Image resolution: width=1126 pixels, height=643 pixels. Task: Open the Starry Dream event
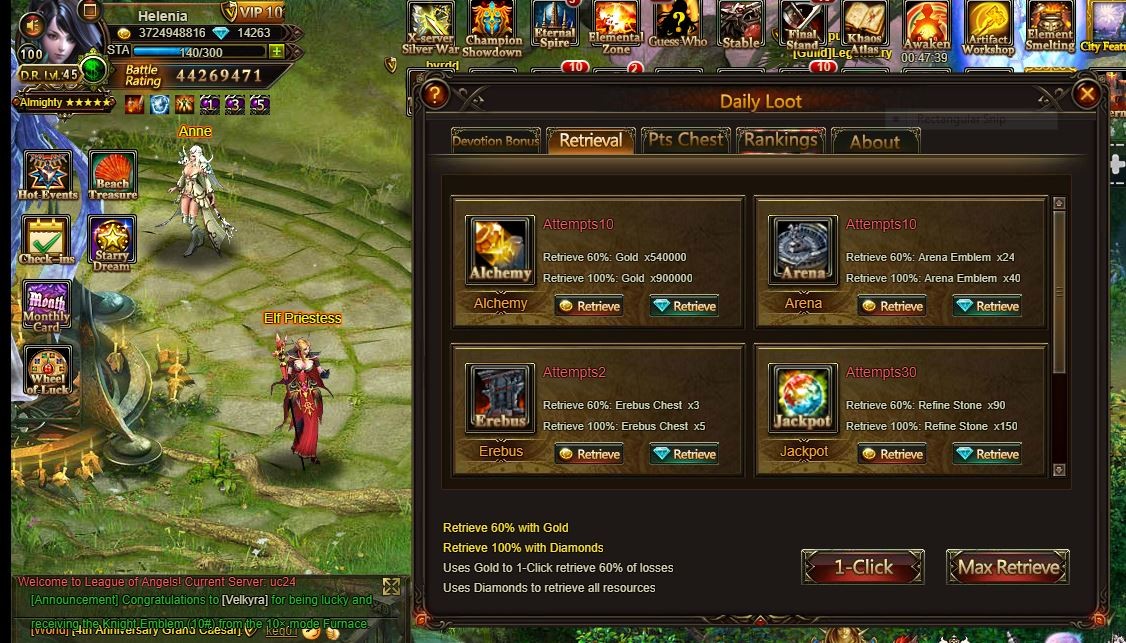(x=112, y=243)
